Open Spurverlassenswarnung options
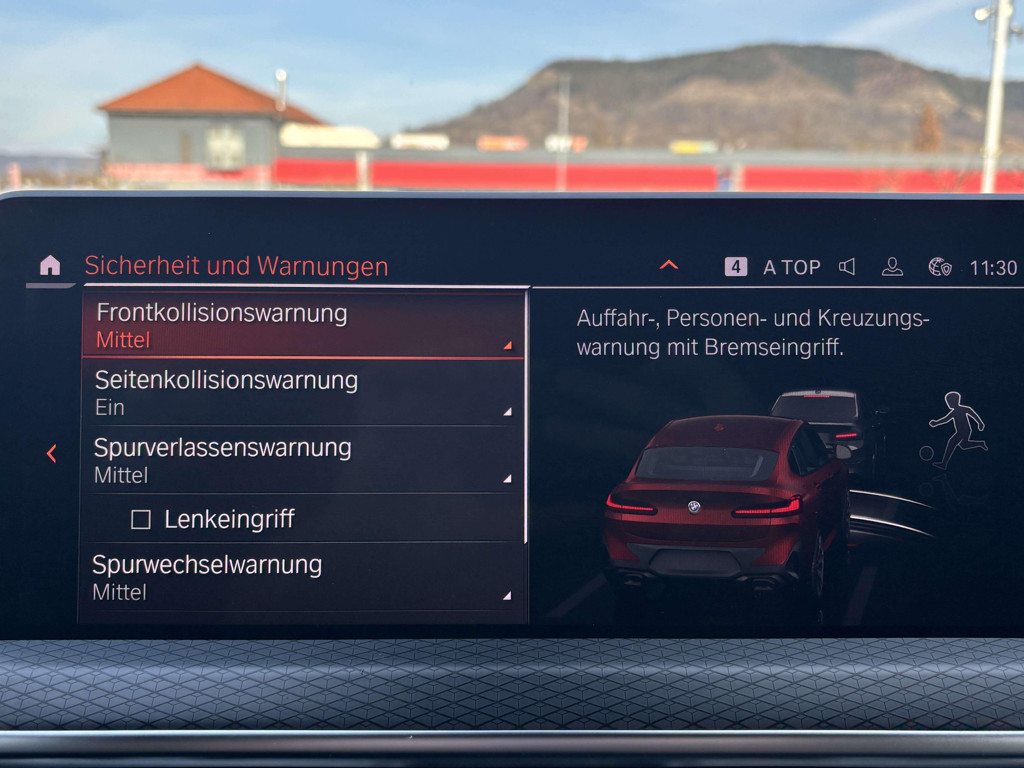 pyautogui.click(x=302, y=459)
